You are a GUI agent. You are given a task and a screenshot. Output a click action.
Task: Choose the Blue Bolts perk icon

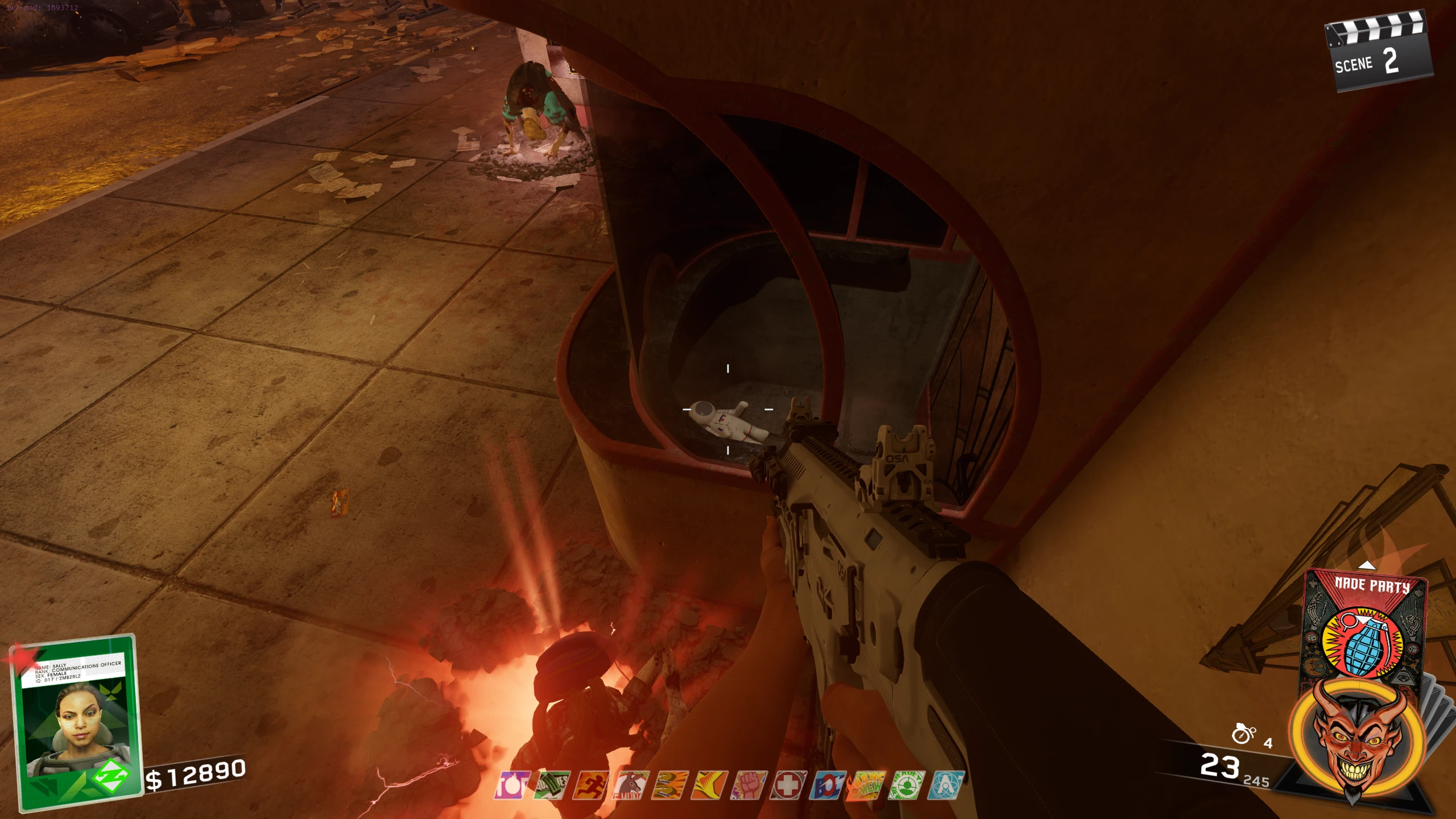[x=828, y=785]
